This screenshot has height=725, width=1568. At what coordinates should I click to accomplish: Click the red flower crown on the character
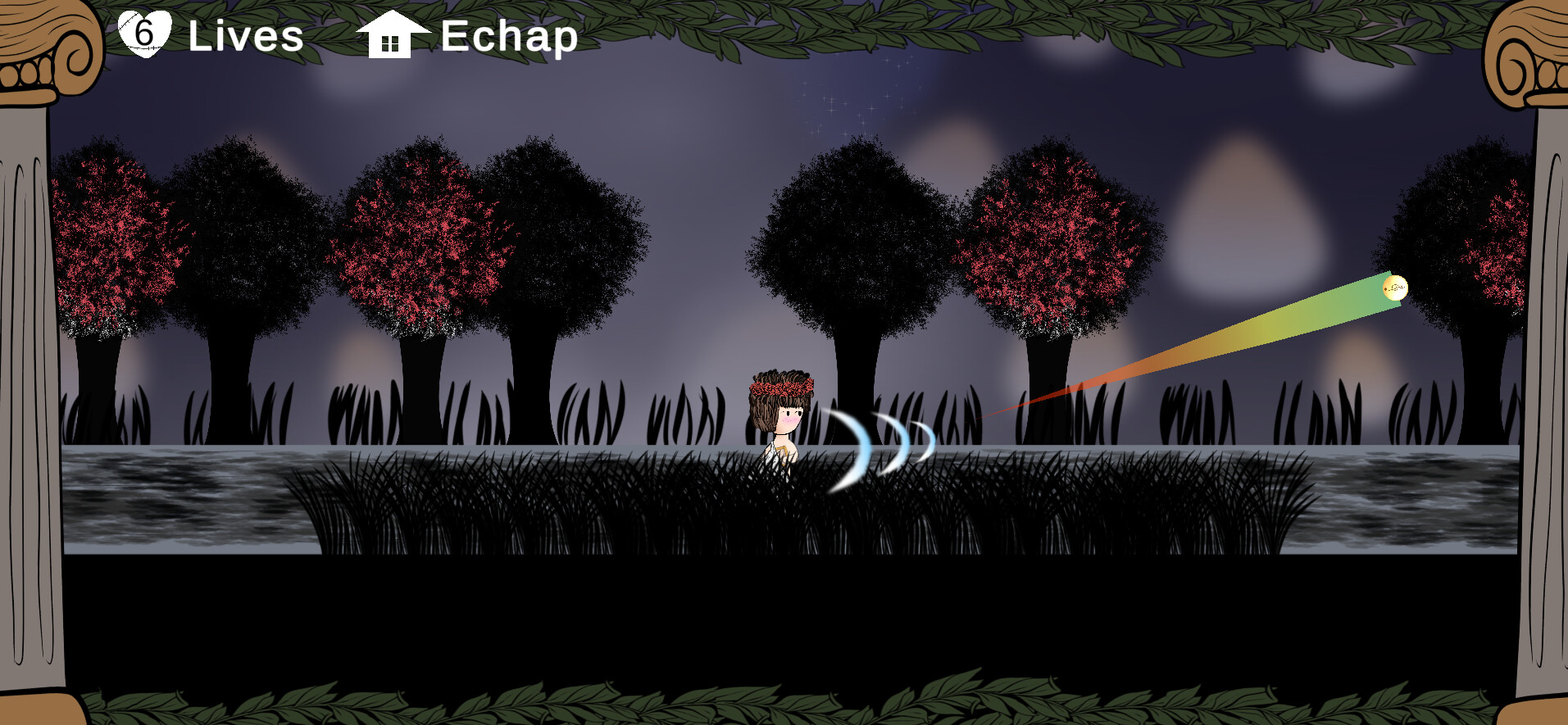pyautogui.click(x=781, y=387)
